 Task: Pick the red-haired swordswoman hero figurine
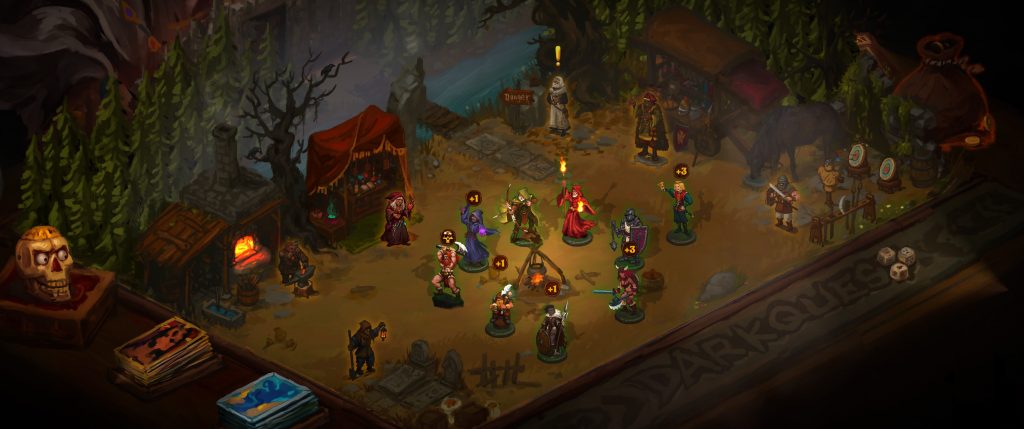[x=626, y=293]
